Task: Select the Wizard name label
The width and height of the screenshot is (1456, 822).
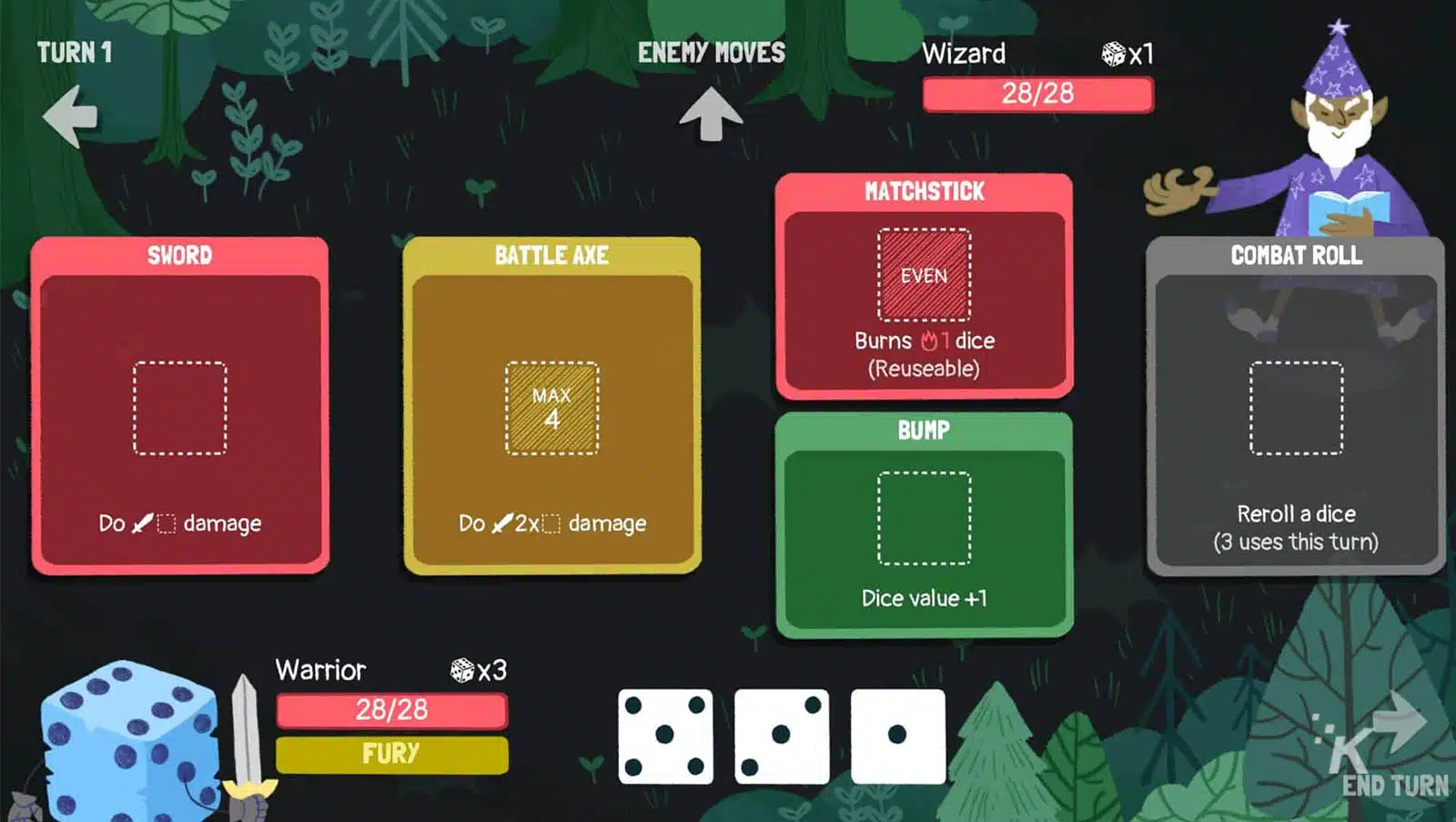Action: [965, 53]
